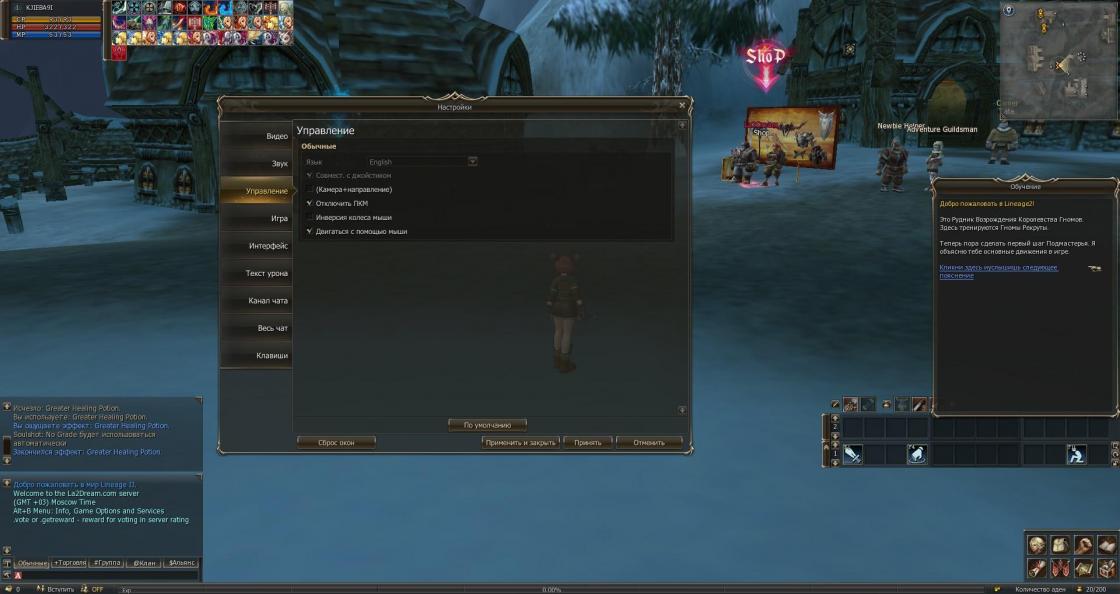This screenshot has height=594, width=1120.
Task: Switch to the Звук settings tab
Action: (x=256, y=163)
